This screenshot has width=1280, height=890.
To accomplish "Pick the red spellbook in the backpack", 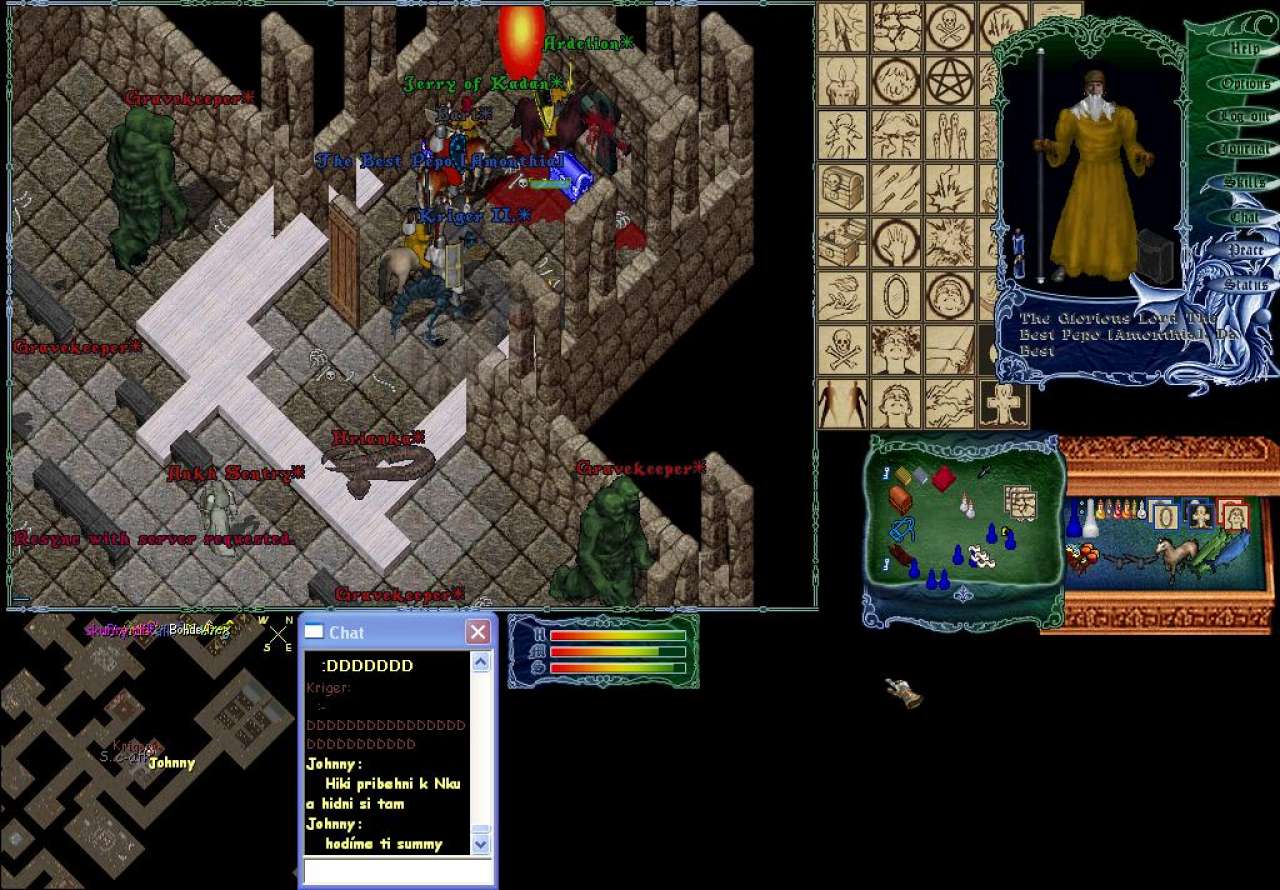I will click(943, 478).
